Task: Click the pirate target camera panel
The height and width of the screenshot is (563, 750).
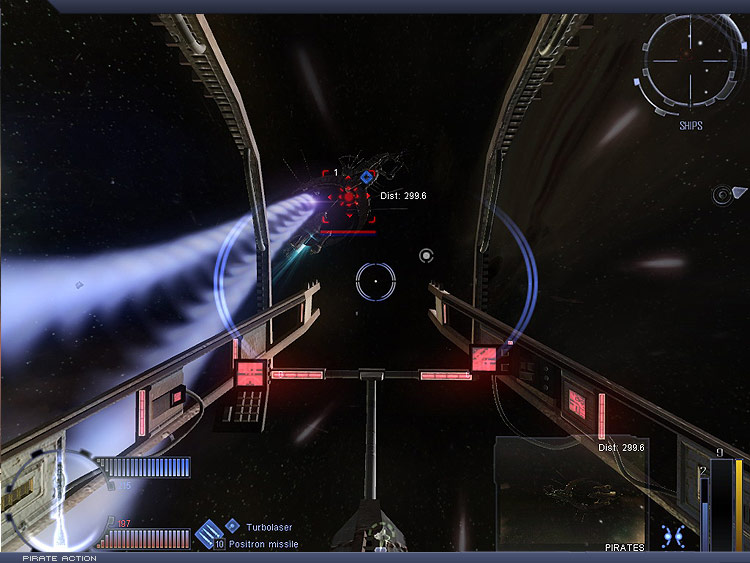Action: coord(571,493)
